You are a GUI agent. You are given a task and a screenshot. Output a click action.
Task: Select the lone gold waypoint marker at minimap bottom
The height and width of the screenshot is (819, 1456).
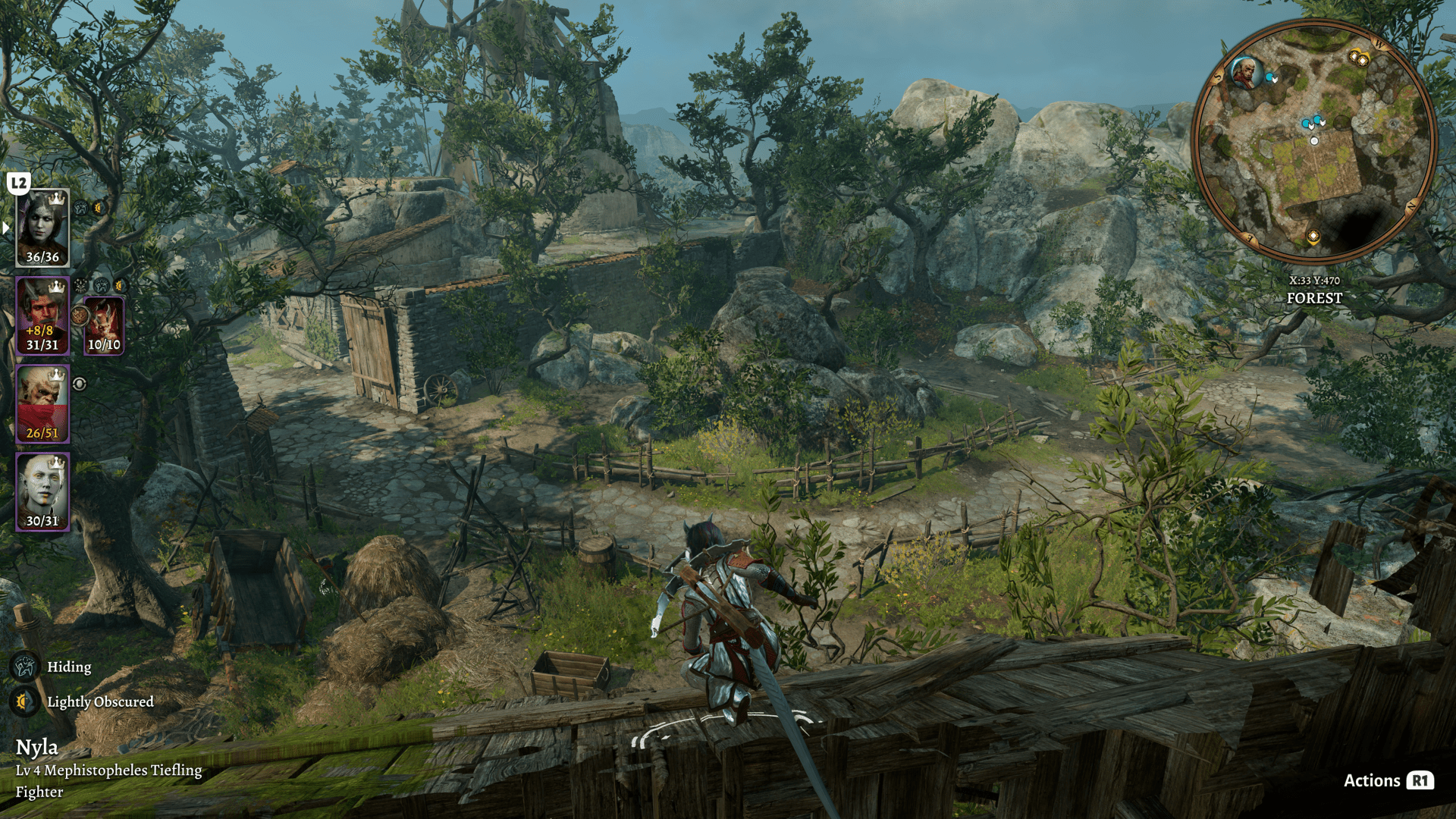point(1313,237)
